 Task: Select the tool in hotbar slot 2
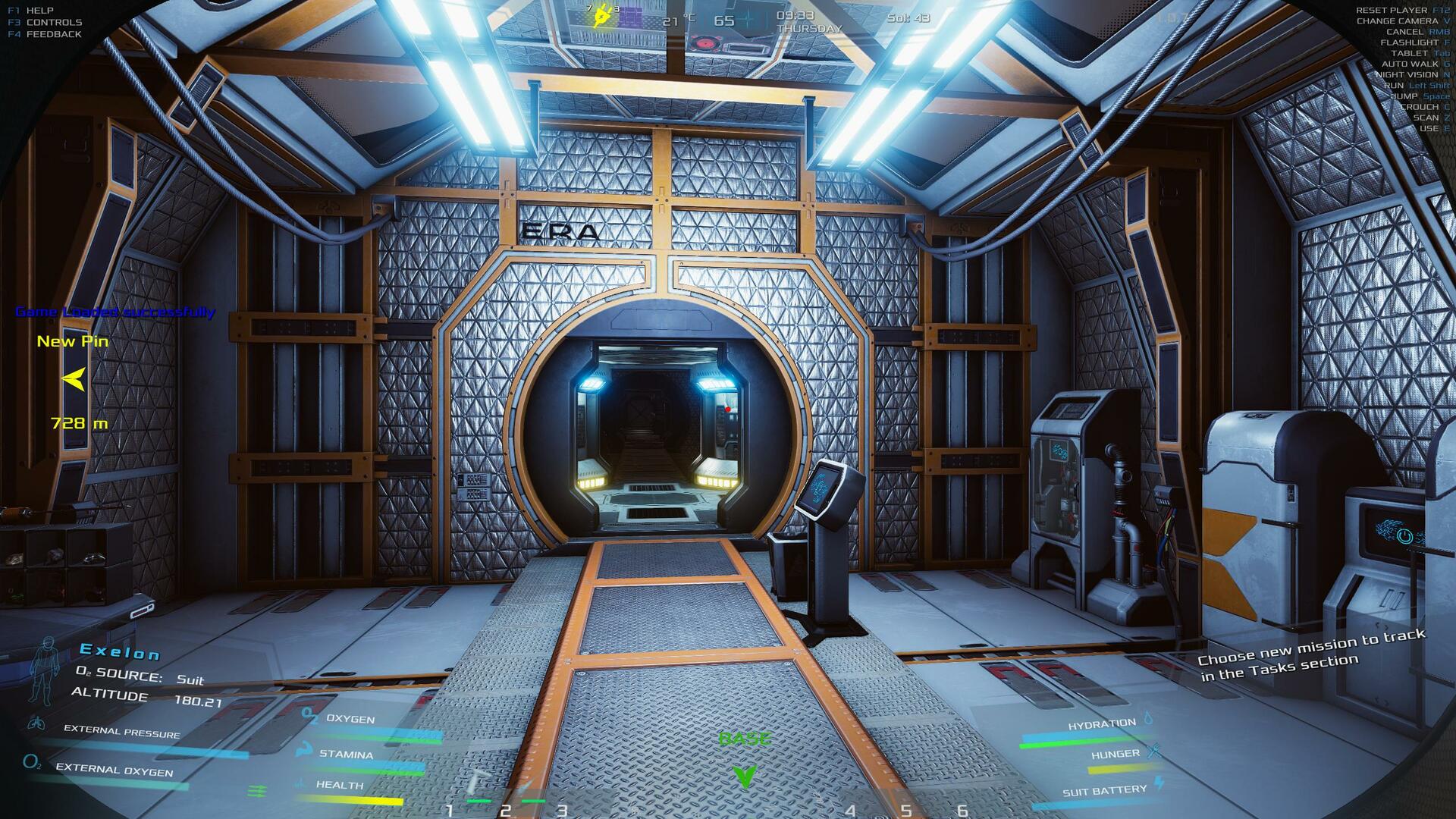[x=527, y=787]
